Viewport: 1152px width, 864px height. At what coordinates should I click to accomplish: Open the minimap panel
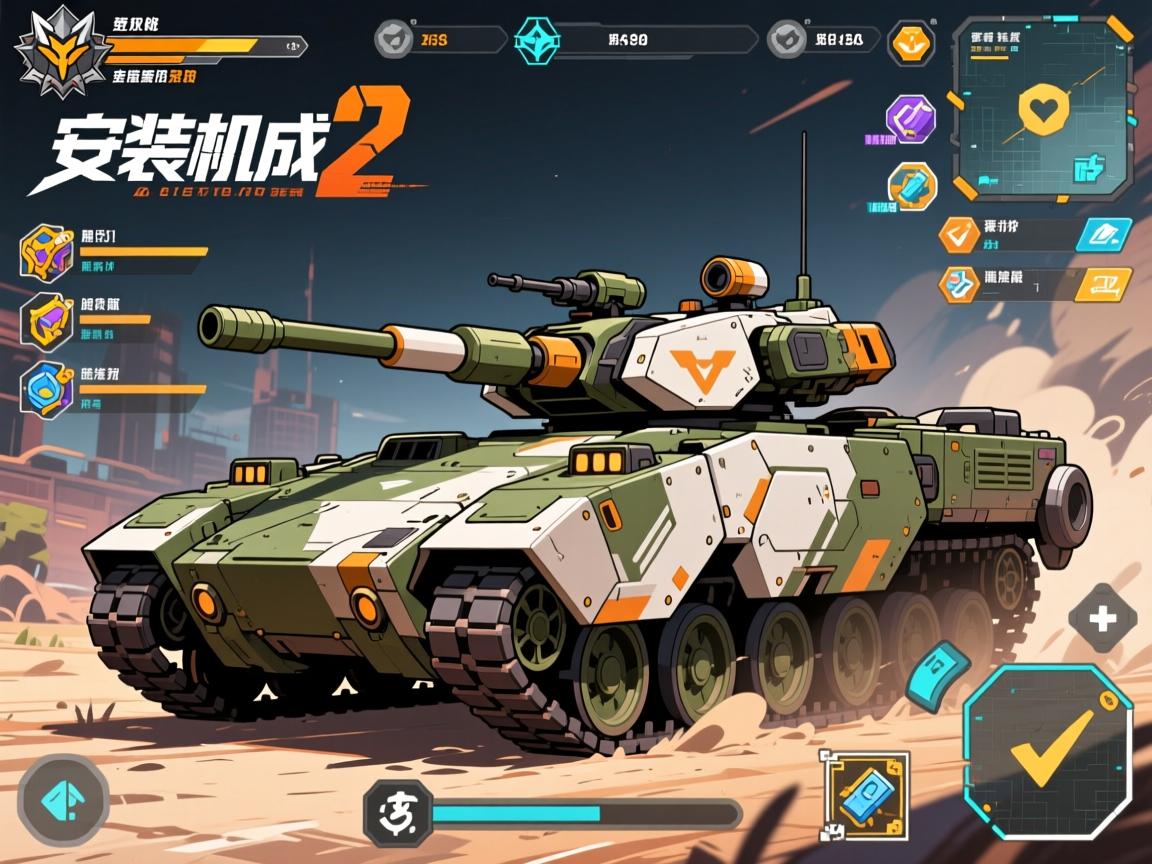[x=1043, y=107]
